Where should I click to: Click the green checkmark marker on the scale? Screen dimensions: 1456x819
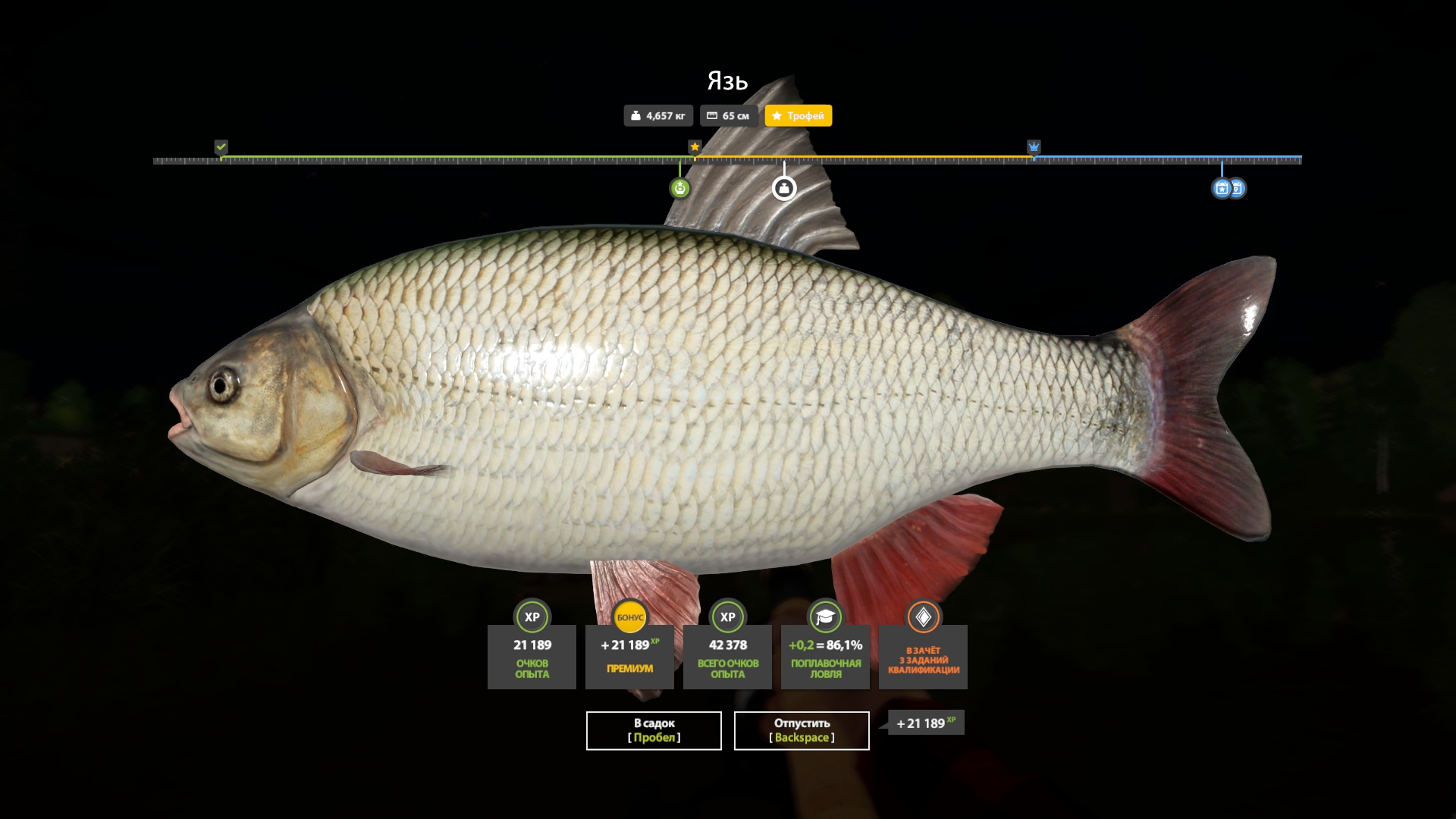click(221, 146)
